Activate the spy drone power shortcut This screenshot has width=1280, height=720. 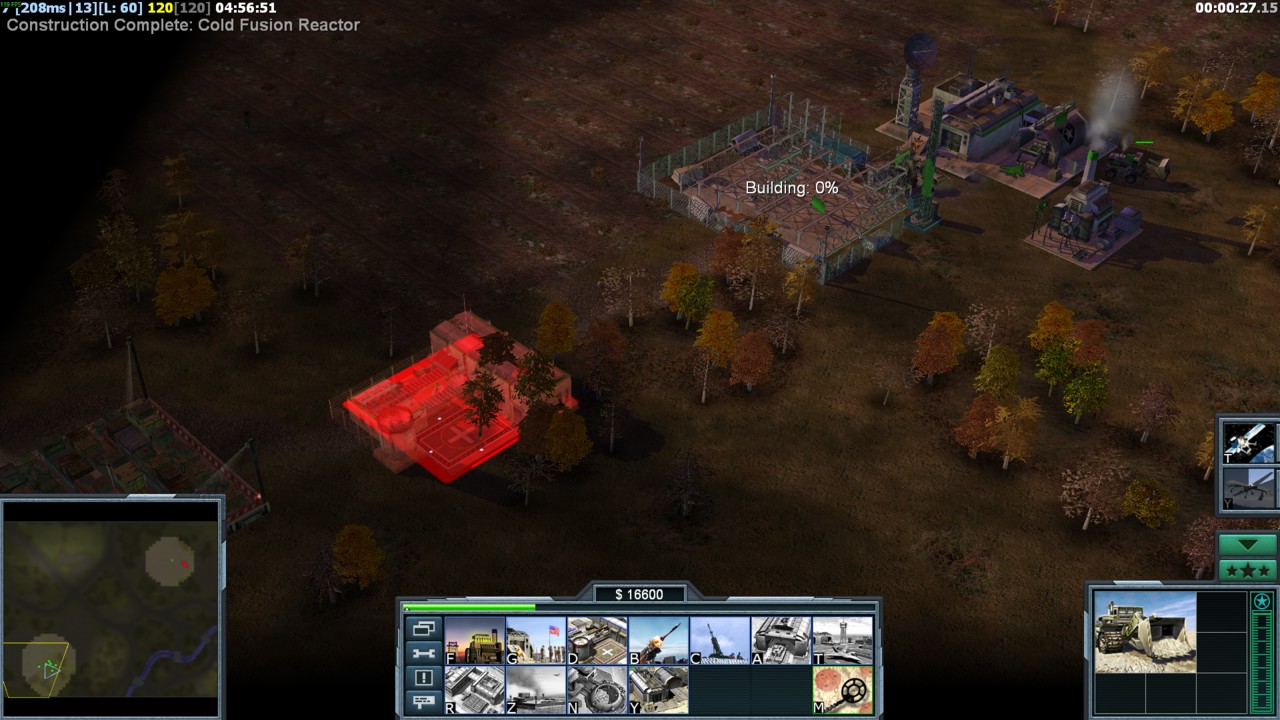pyautogui.click(x=1248, y=490)
